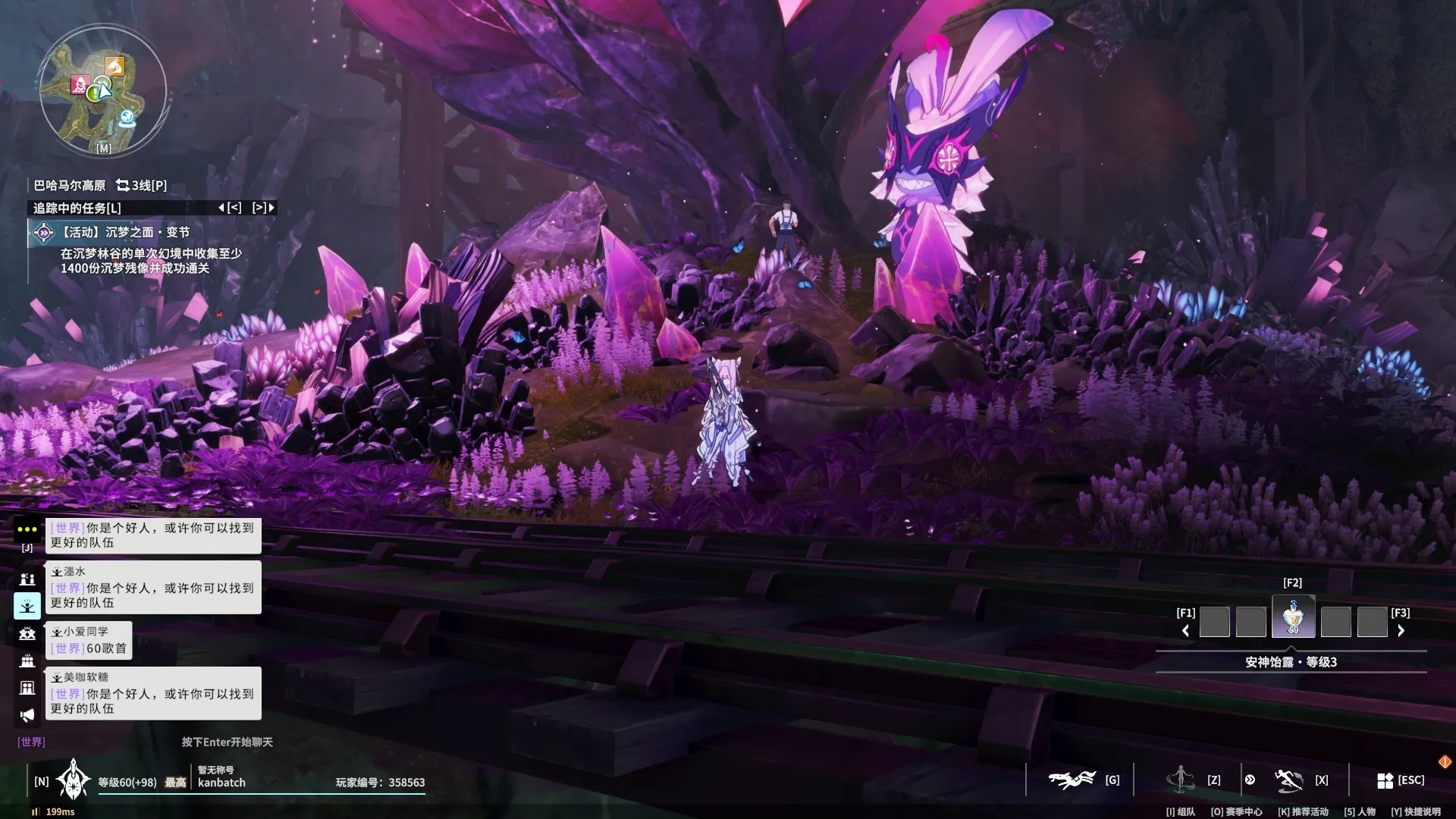
Task: Cycle item bar left with arrow
Action: [1186, 630]
